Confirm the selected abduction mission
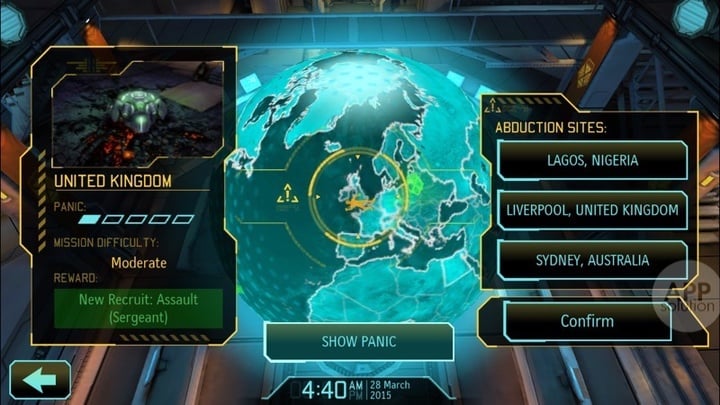 [x=587, y=321]
